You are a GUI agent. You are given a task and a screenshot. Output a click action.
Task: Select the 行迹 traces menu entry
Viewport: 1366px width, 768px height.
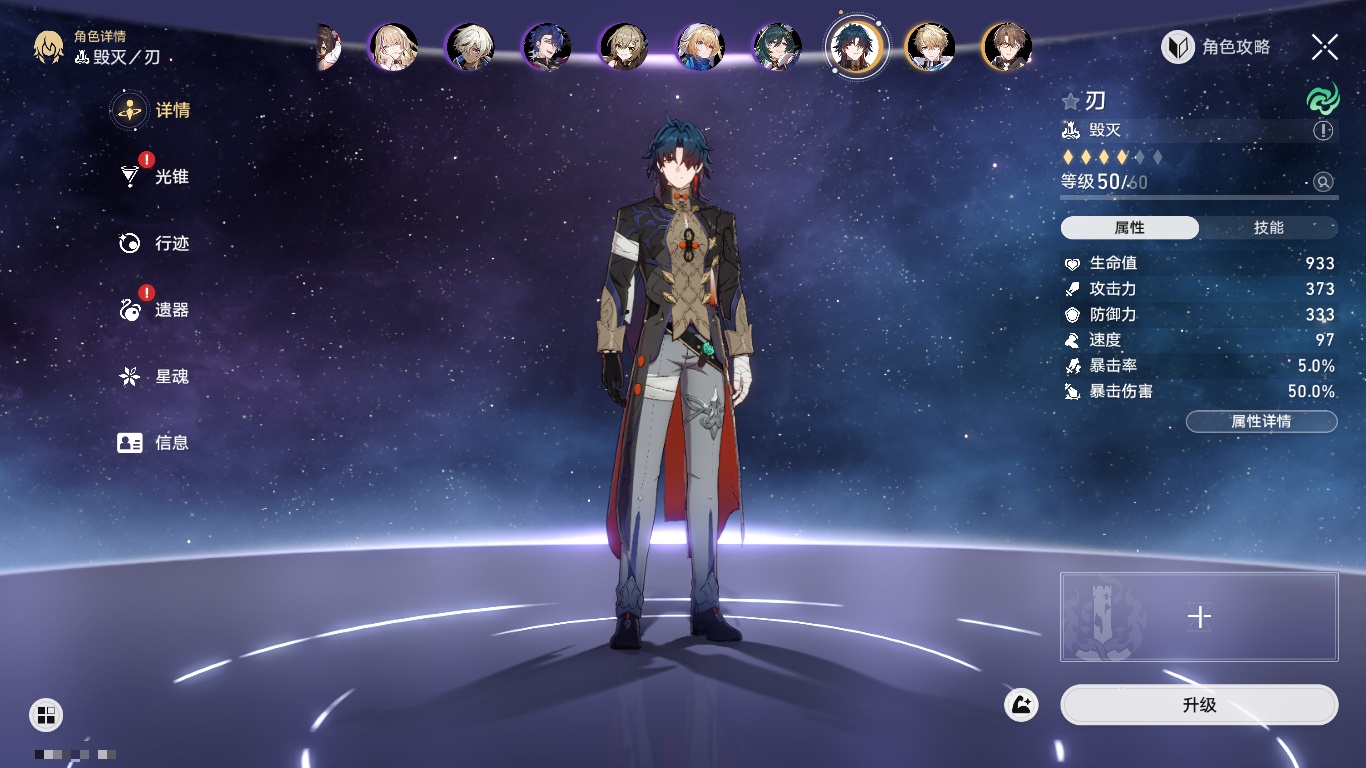click(155, 243)
